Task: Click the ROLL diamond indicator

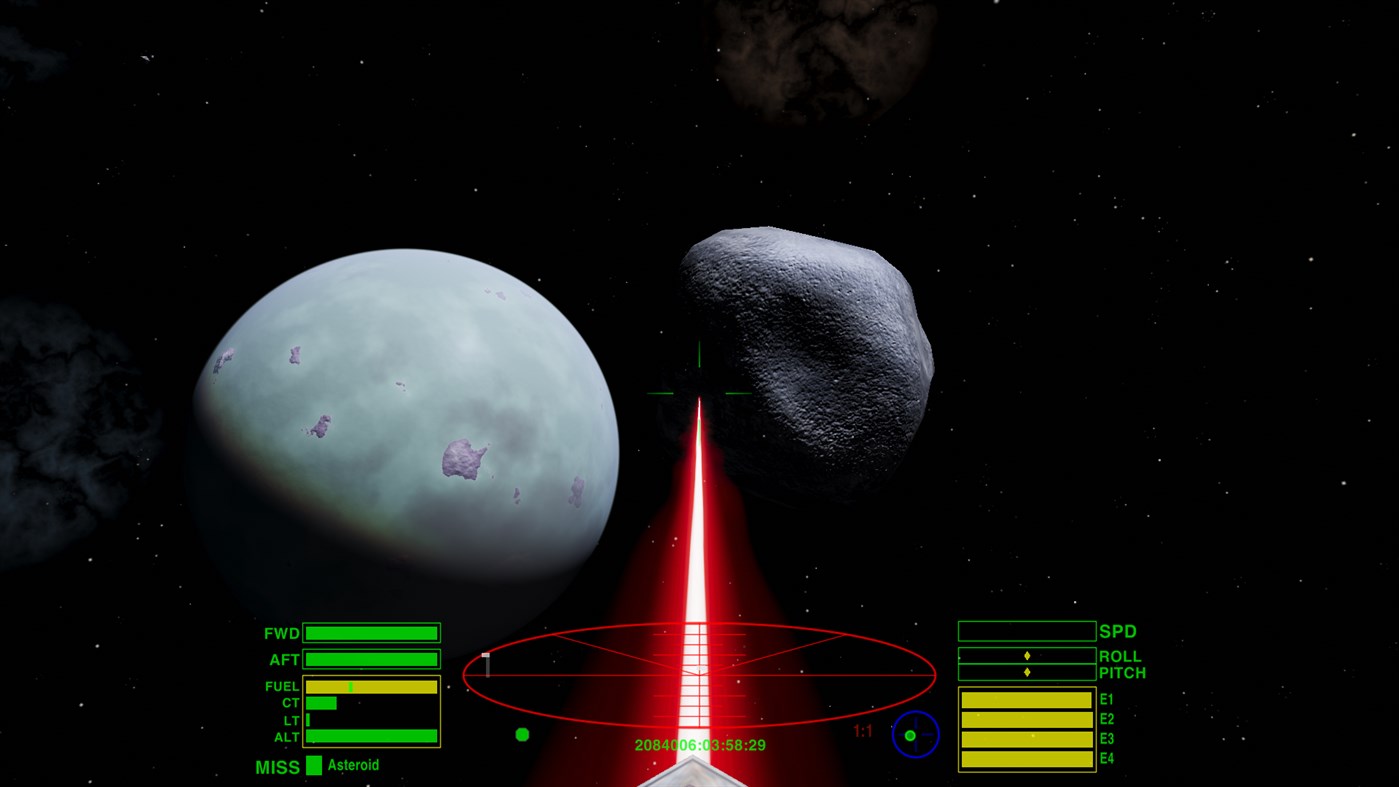Action: [1026, 655]
